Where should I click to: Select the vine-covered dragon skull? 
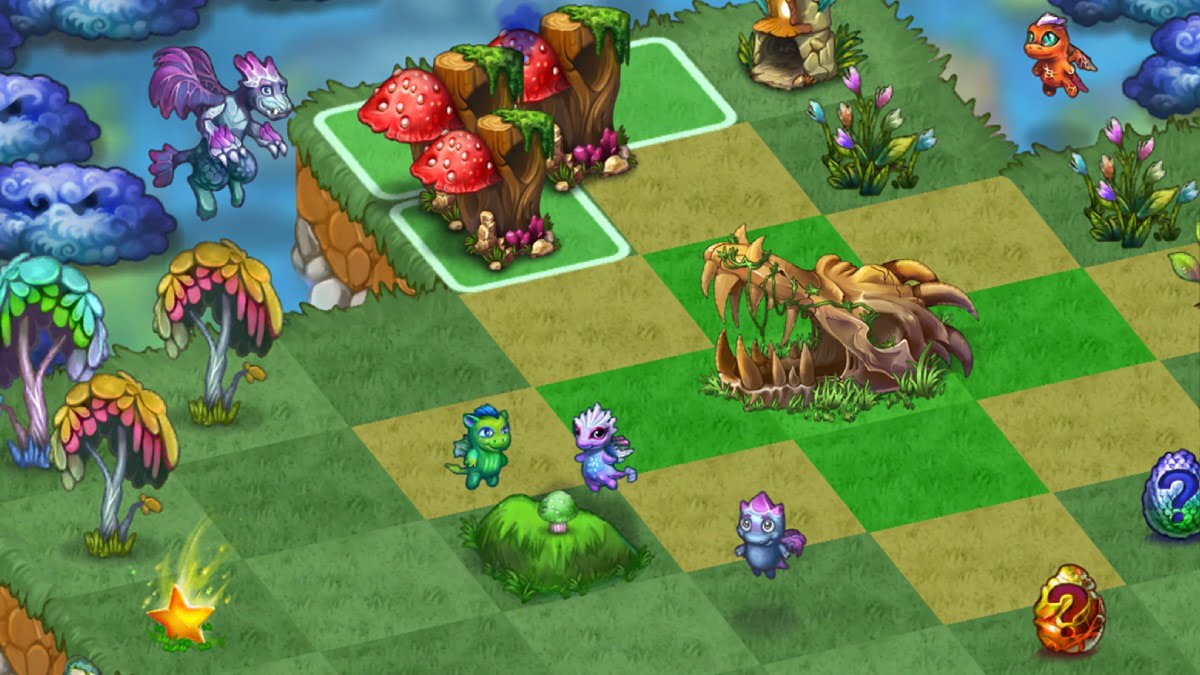830,320
